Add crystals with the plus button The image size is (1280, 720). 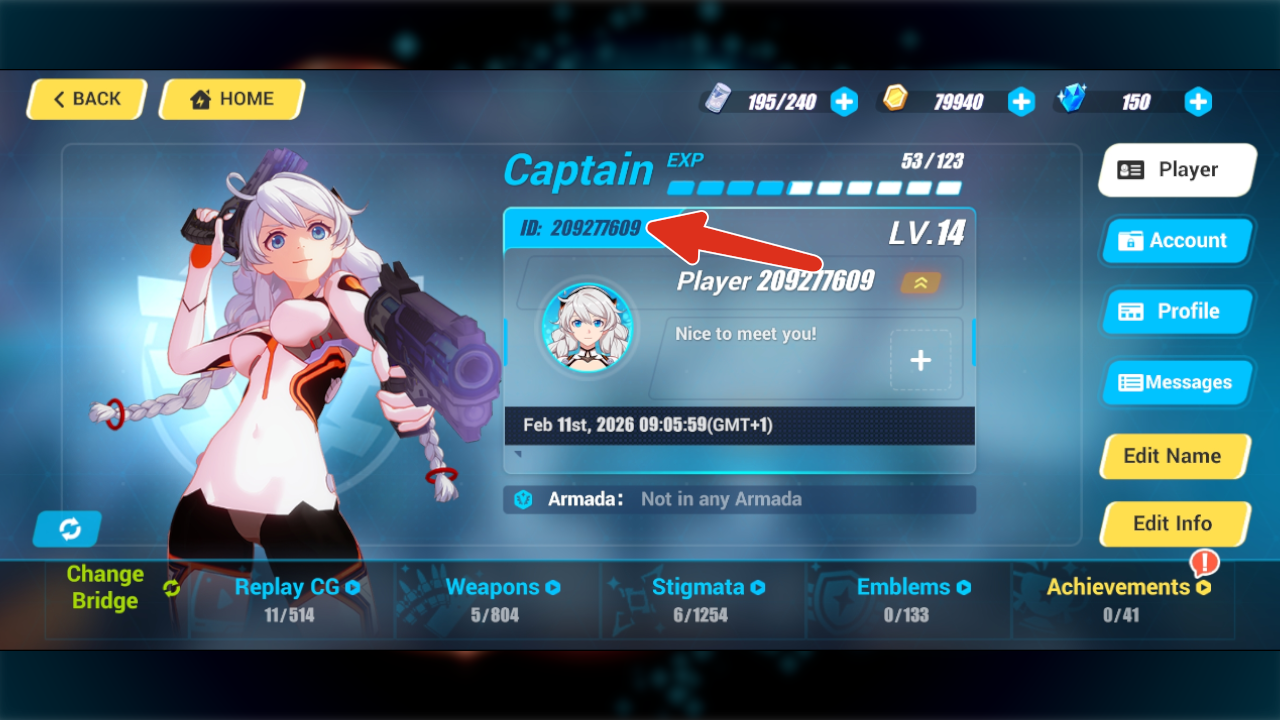click(x=1198, y=101)
